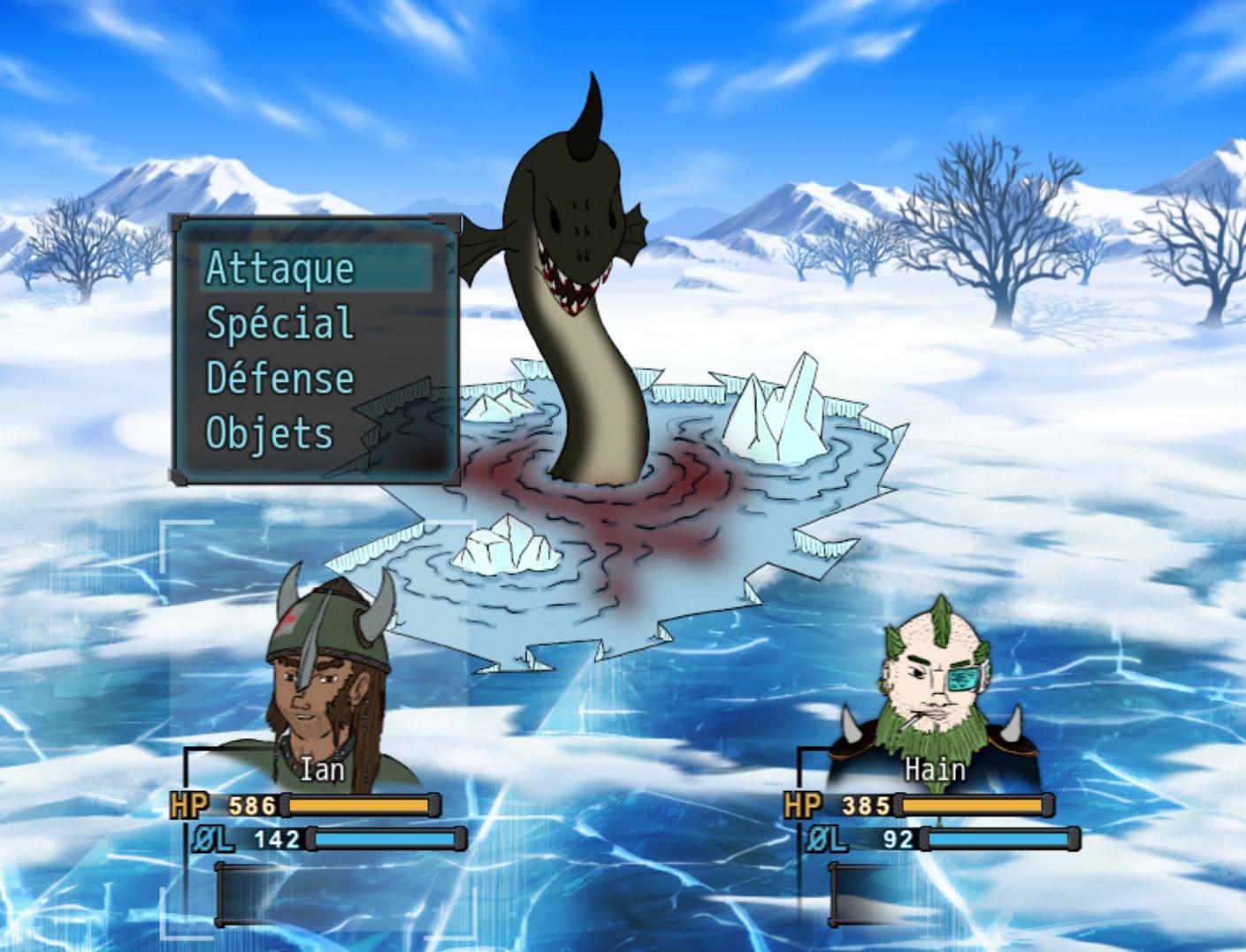1246x952 pixels.
Task: Open the Objets menu
Action: [270, 433]
